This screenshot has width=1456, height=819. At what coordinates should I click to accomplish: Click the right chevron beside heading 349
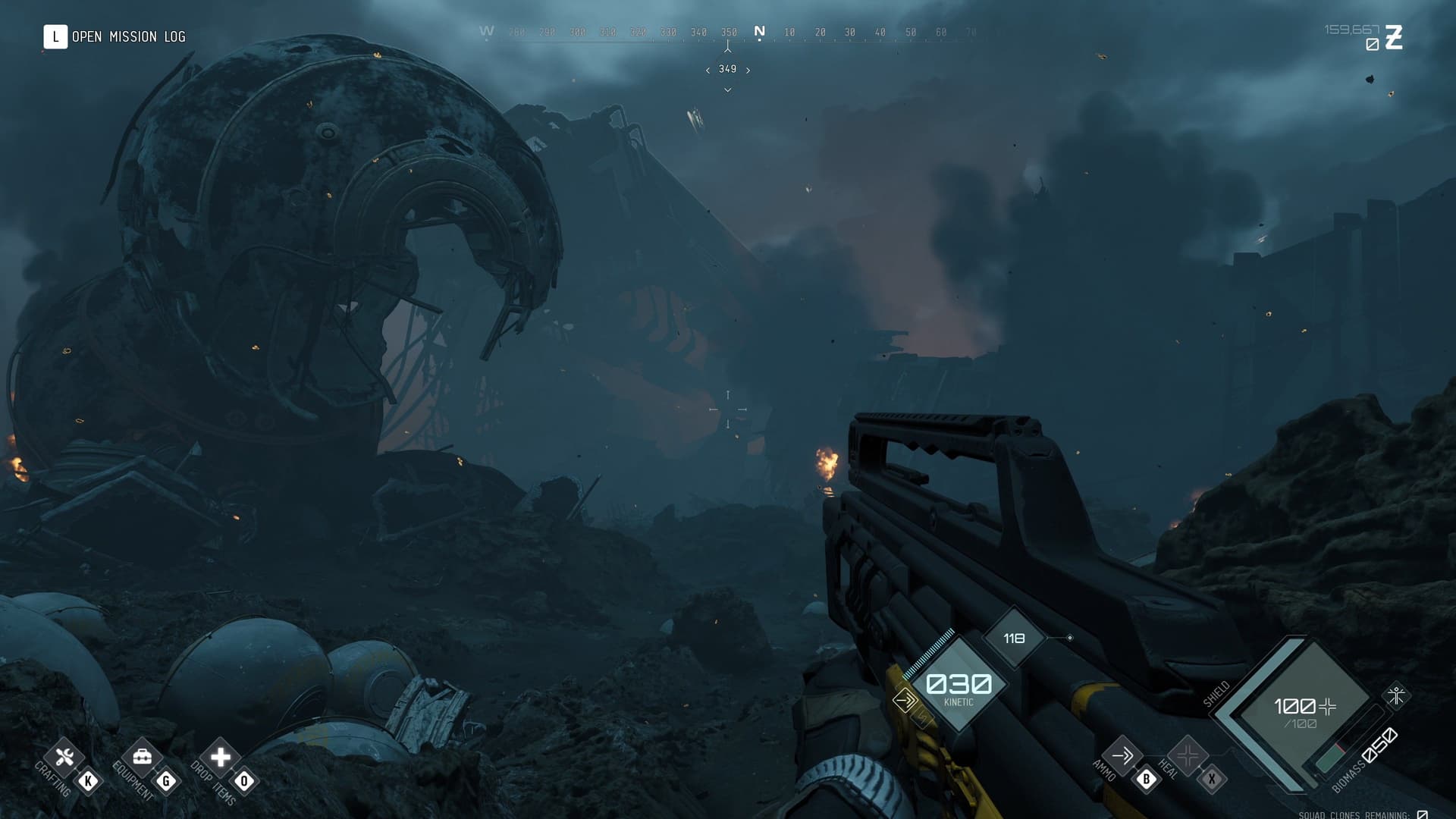pyautogui.click(x=748, y=69)
